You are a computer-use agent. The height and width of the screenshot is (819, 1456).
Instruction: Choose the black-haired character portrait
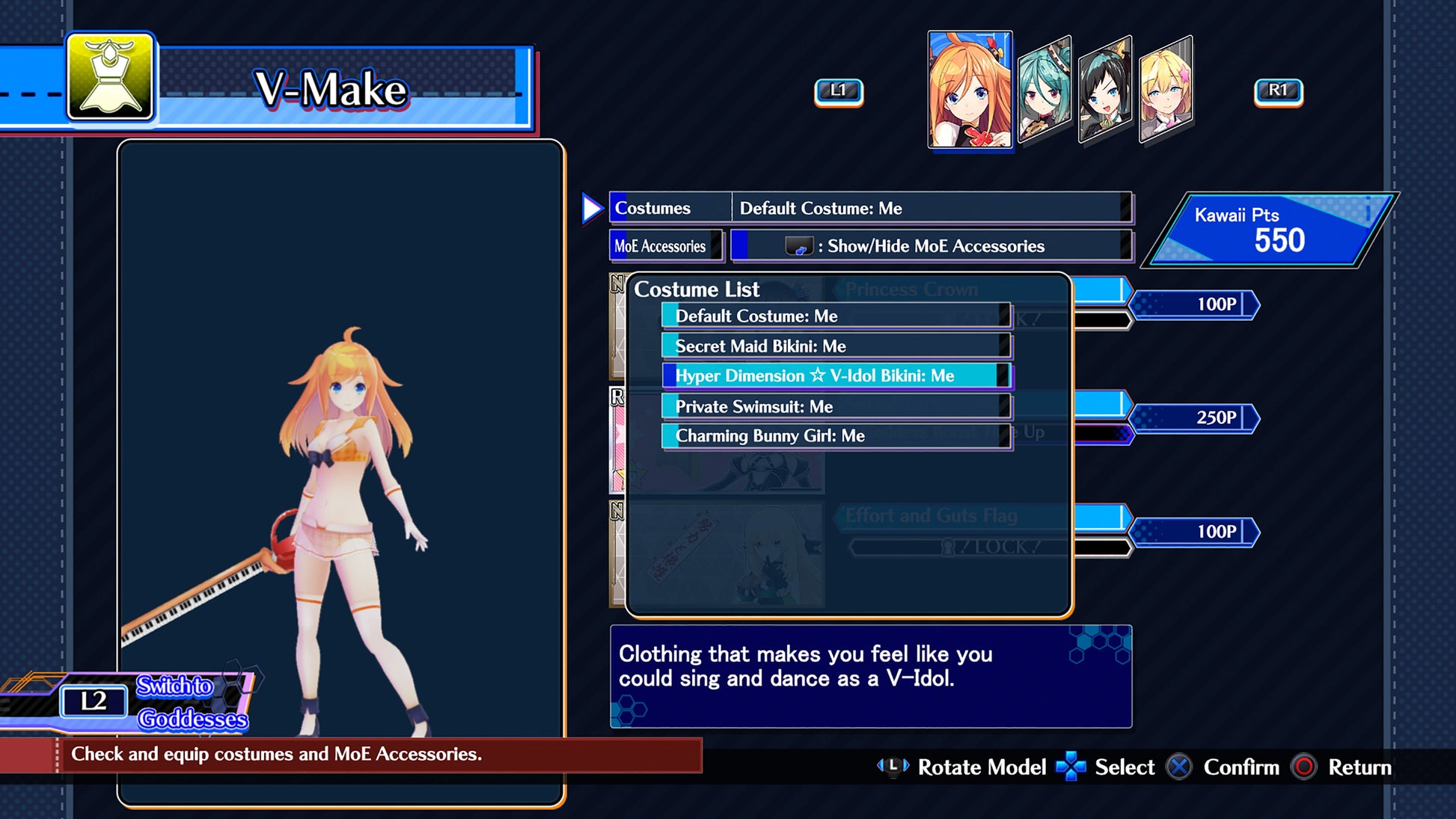click(x=1104, y=90)
